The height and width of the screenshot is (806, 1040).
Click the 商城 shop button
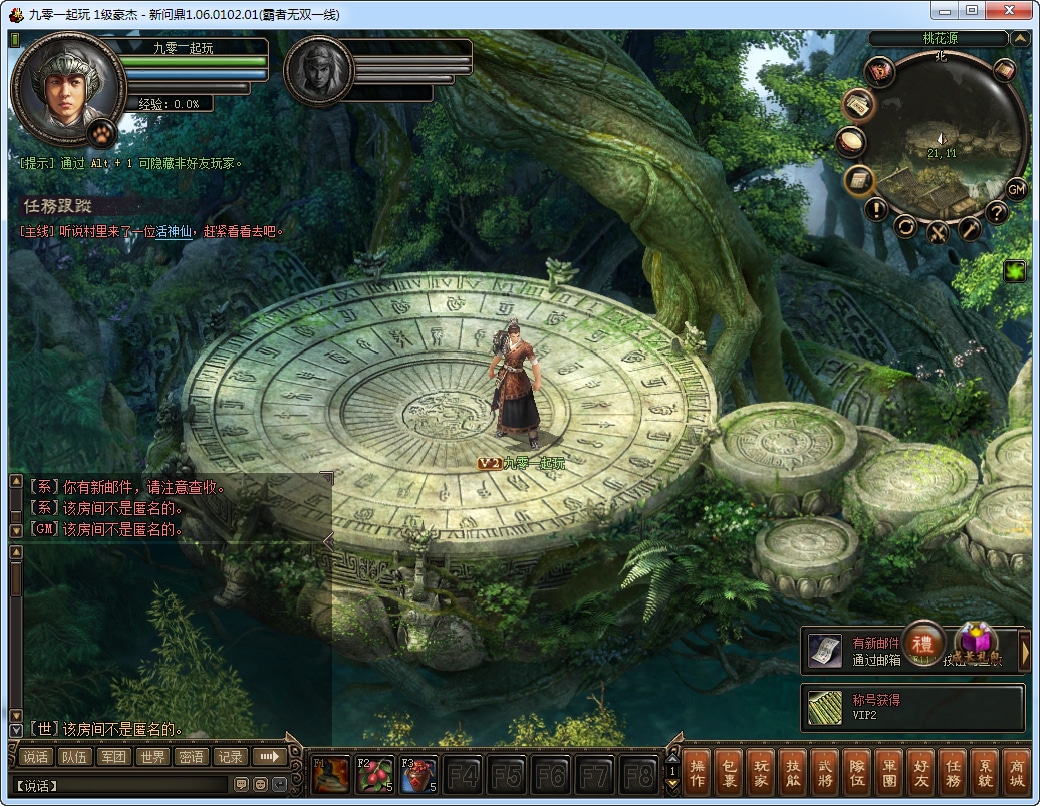tap(1017, 773)
